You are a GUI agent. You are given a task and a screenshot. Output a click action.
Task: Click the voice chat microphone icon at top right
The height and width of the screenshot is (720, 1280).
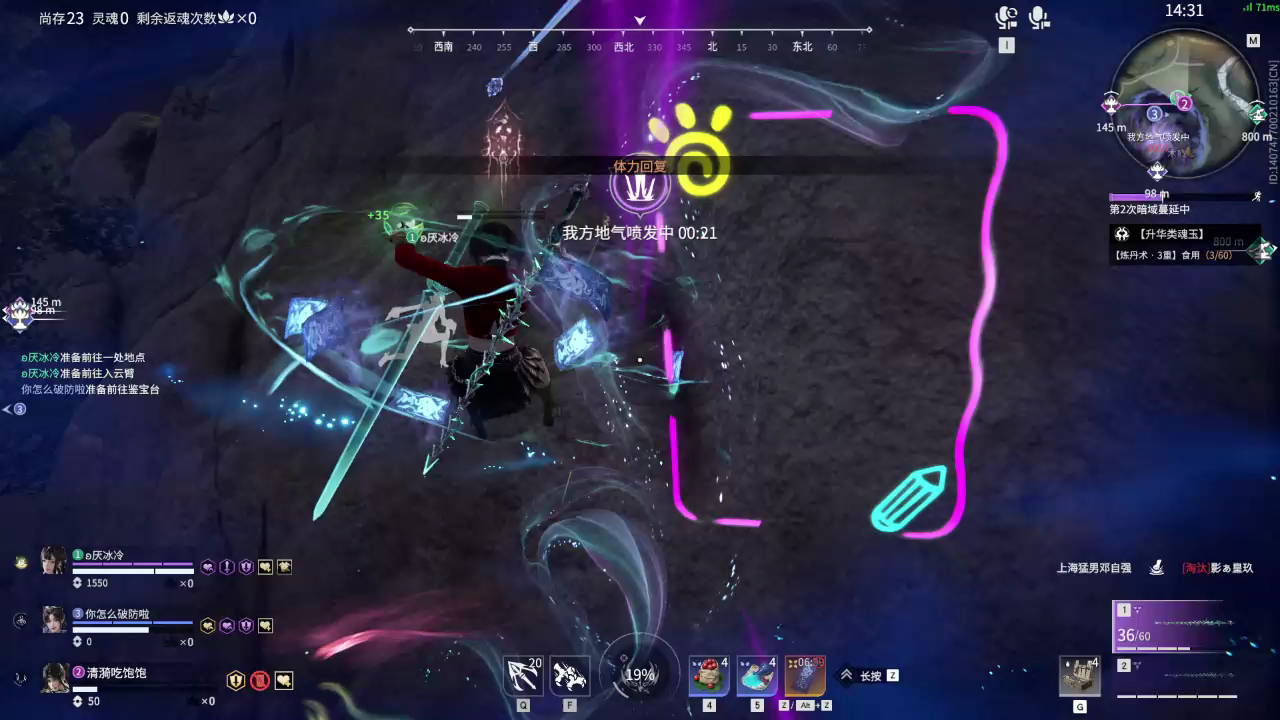[1040, 18]
